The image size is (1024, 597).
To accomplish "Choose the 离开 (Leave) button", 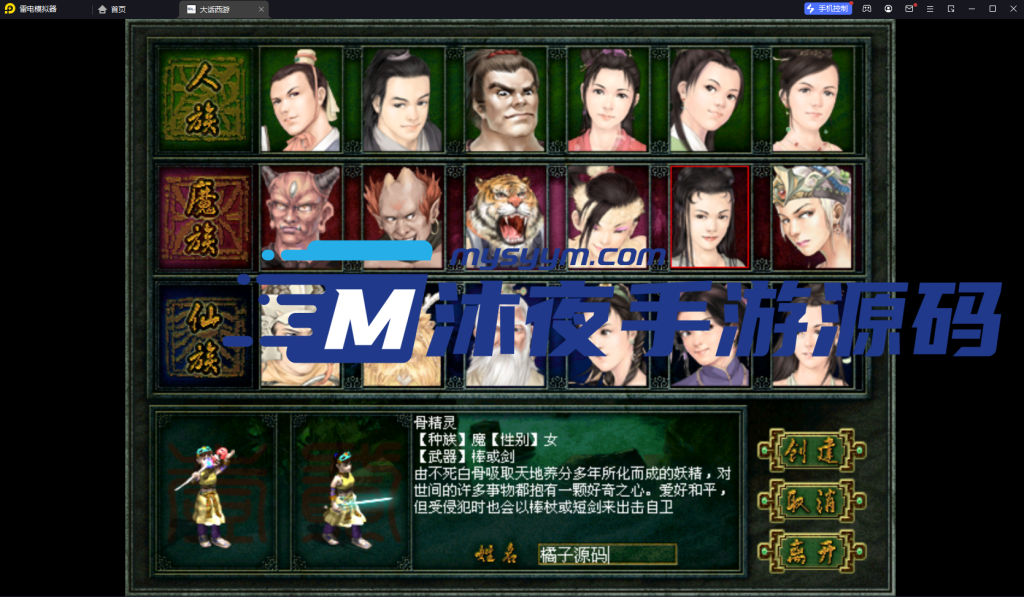I will (811, 550).
